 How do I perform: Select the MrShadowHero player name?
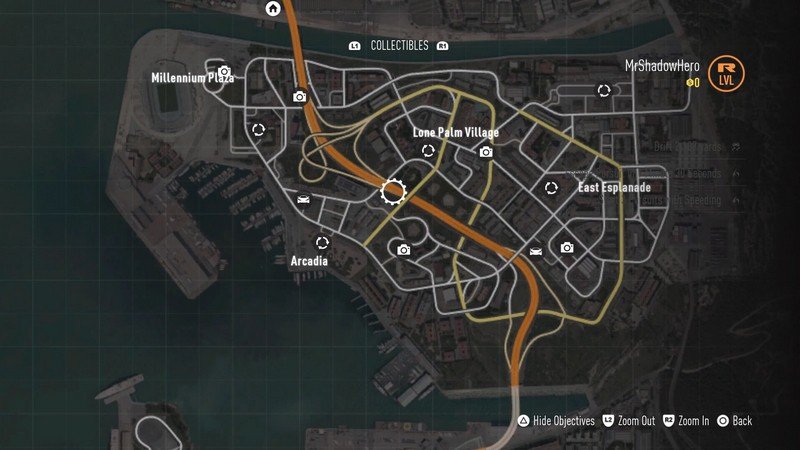(662, 65)
